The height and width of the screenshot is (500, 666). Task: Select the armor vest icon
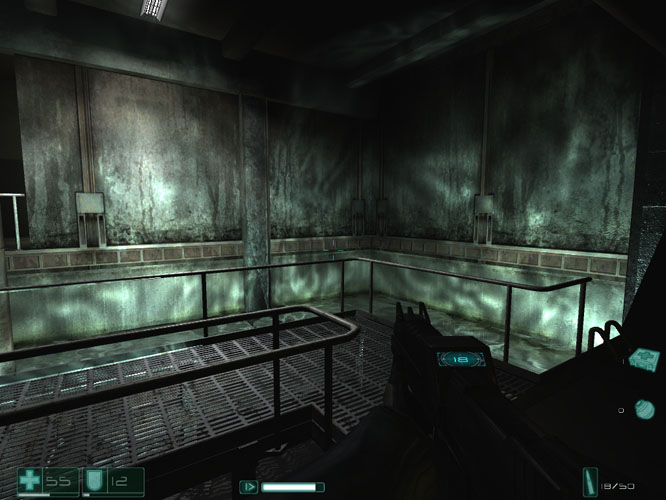(96, 481)
